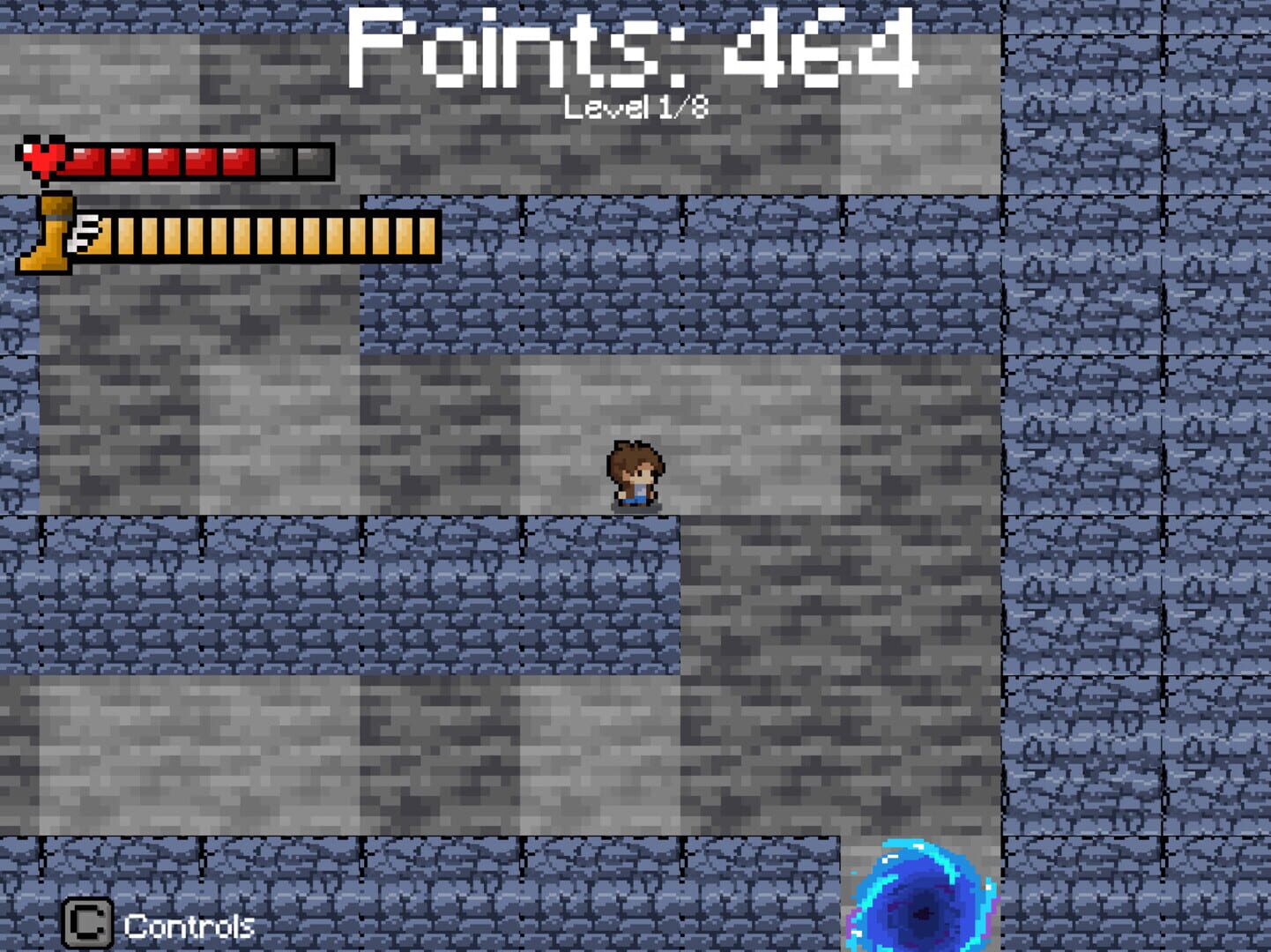
Task: Open the Level 1/8 label under the score
Action: click(x=637, y=106)
